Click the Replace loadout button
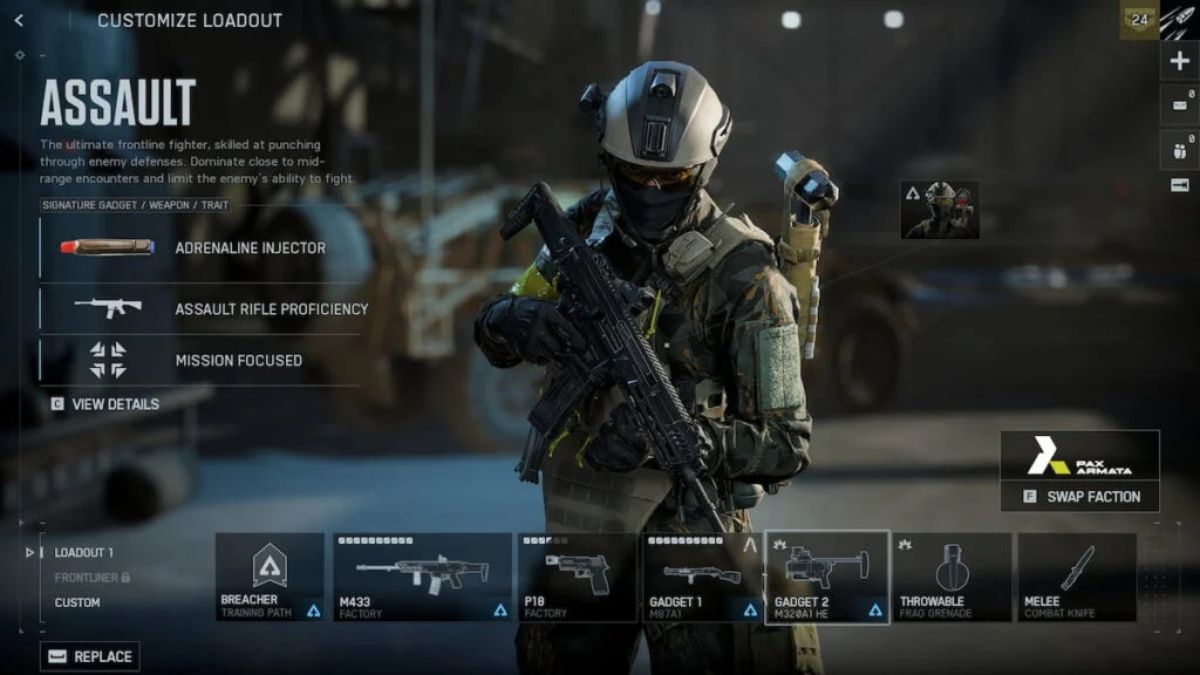This screenshot has width=1200, height=675. [90, 656]
